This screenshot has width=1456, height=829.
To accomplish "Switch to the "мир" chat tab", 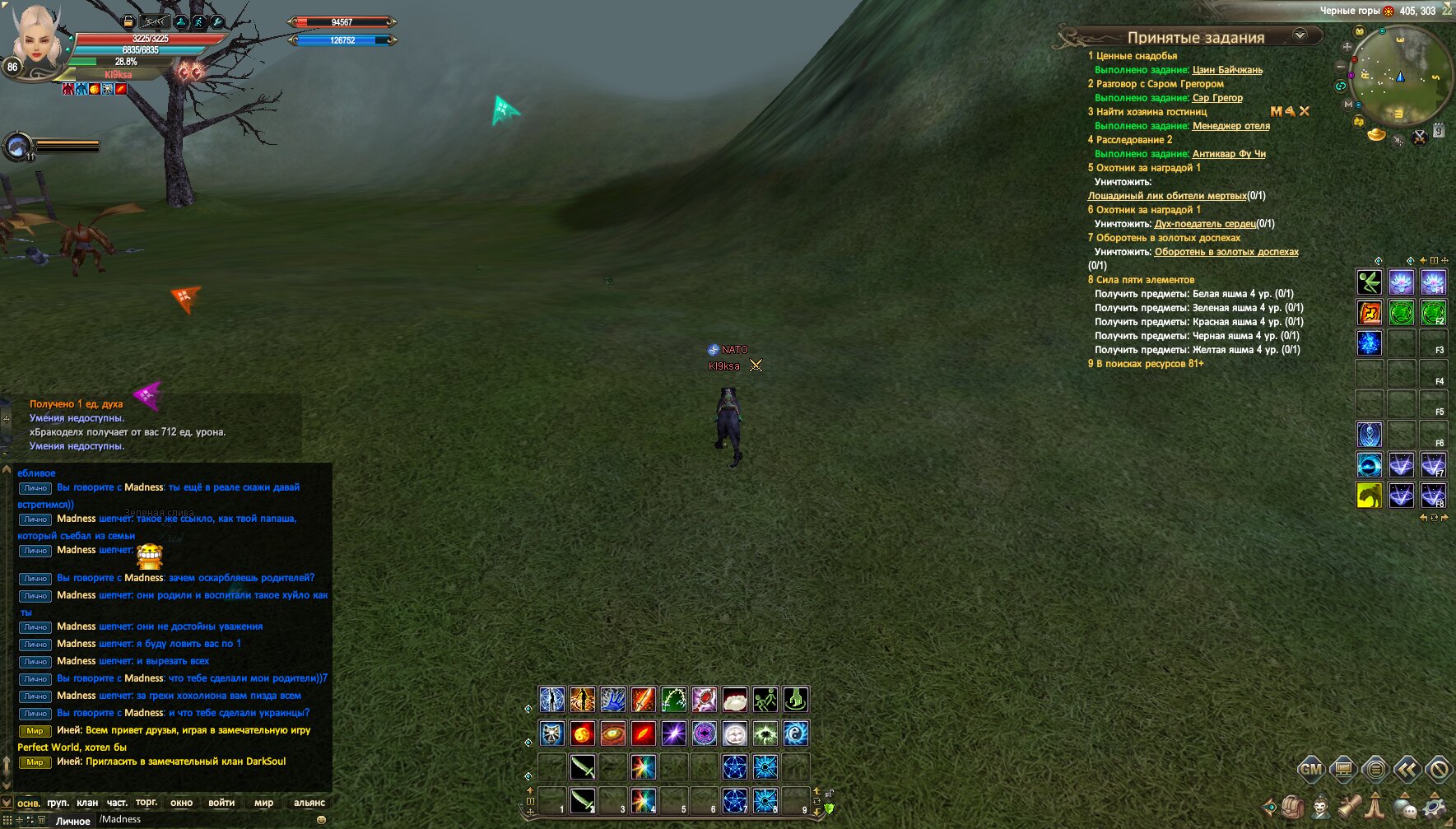I will click(x=263, y=803).
